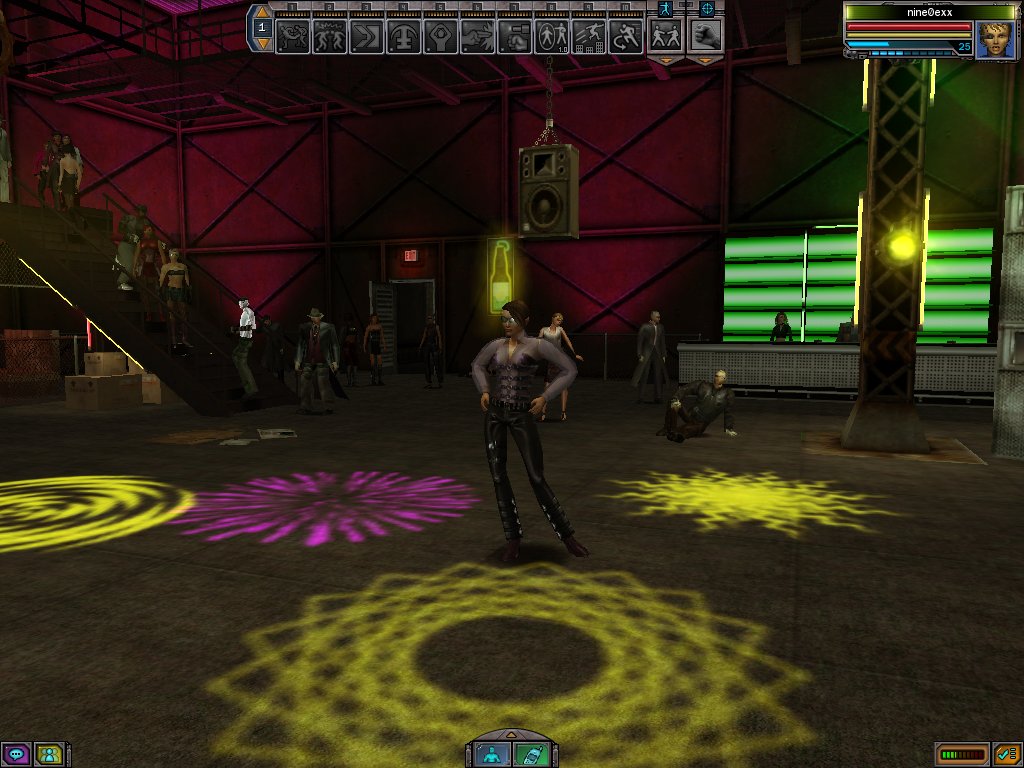1024x768 pixels.
Task: Click the blue running figure icon
Action: pos(665,8)
